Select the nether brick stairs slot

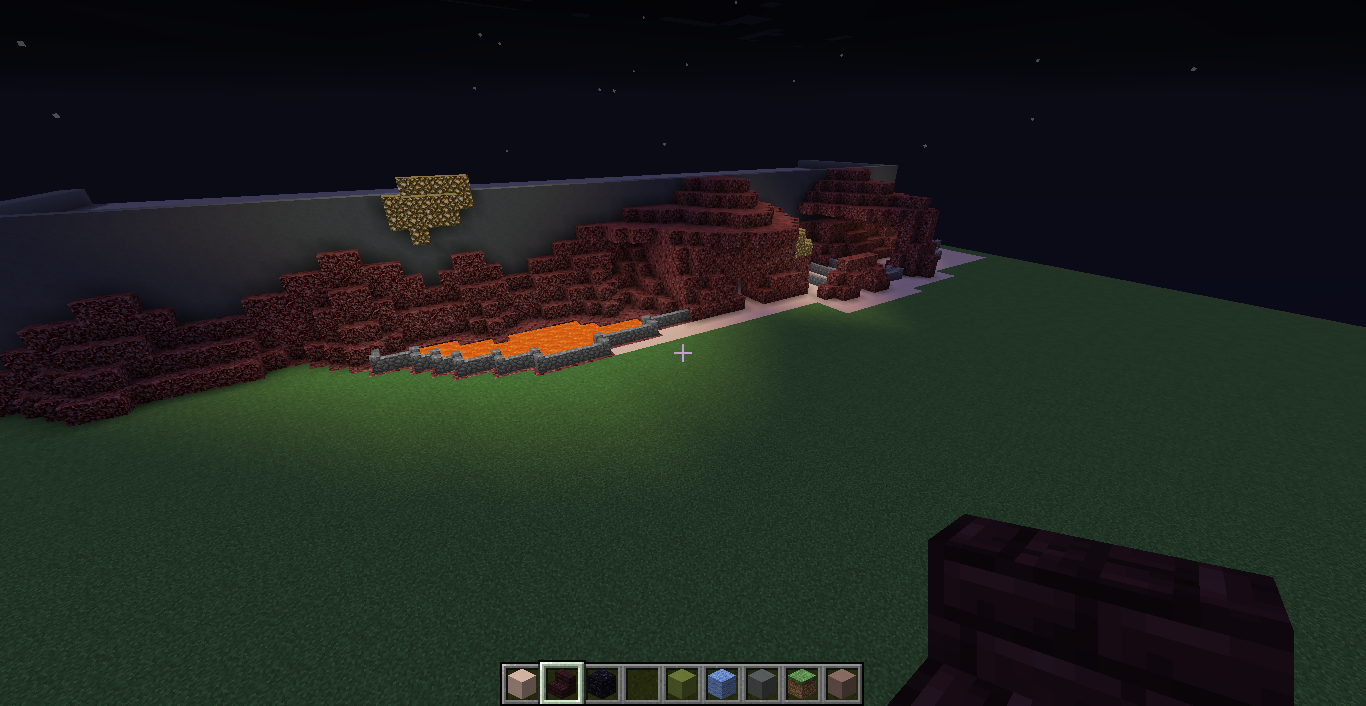pyautogui.click(x=561, y=684)
